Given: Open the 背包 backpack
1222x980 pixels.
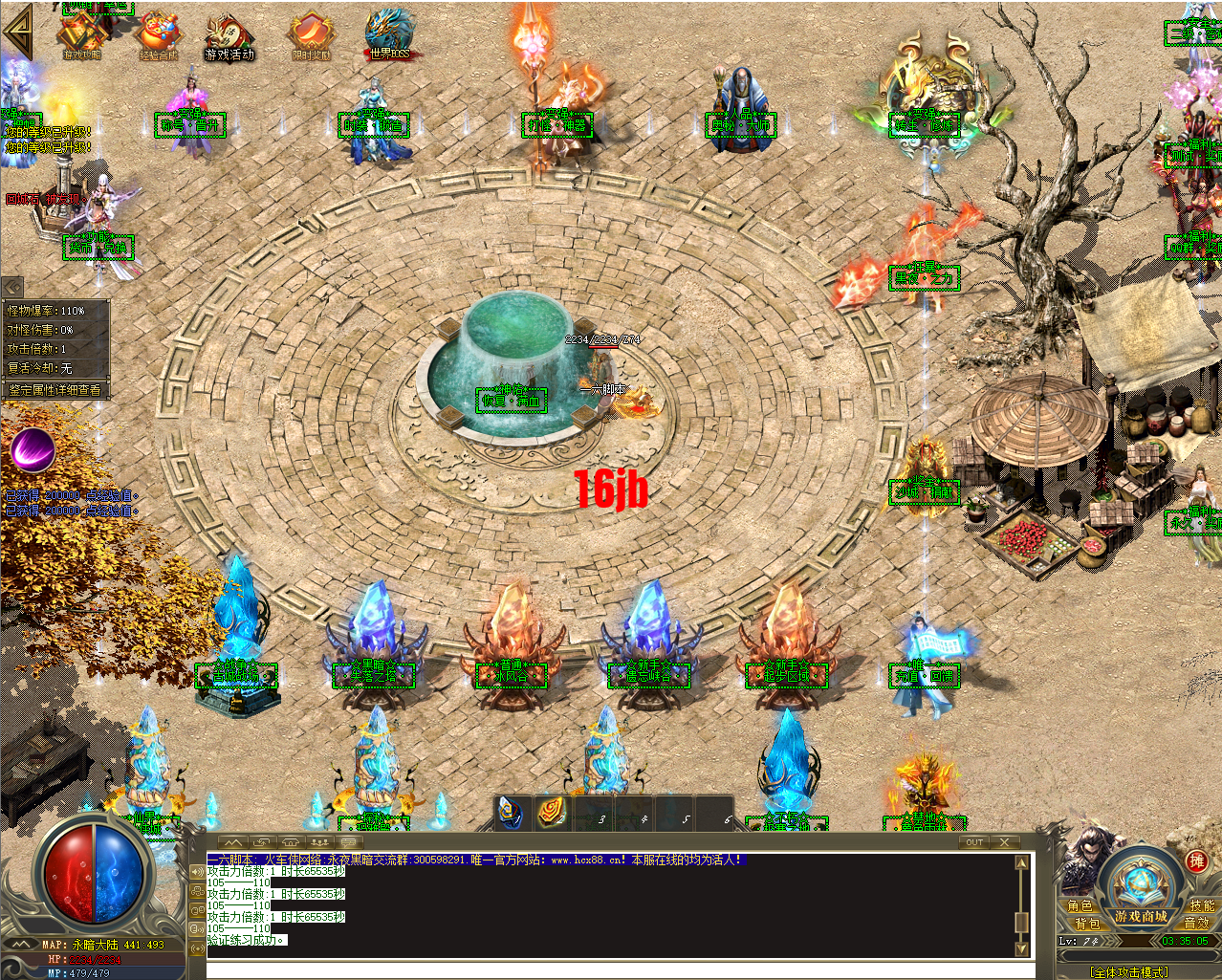Looking at the screenshot, I should (1087, 924).
